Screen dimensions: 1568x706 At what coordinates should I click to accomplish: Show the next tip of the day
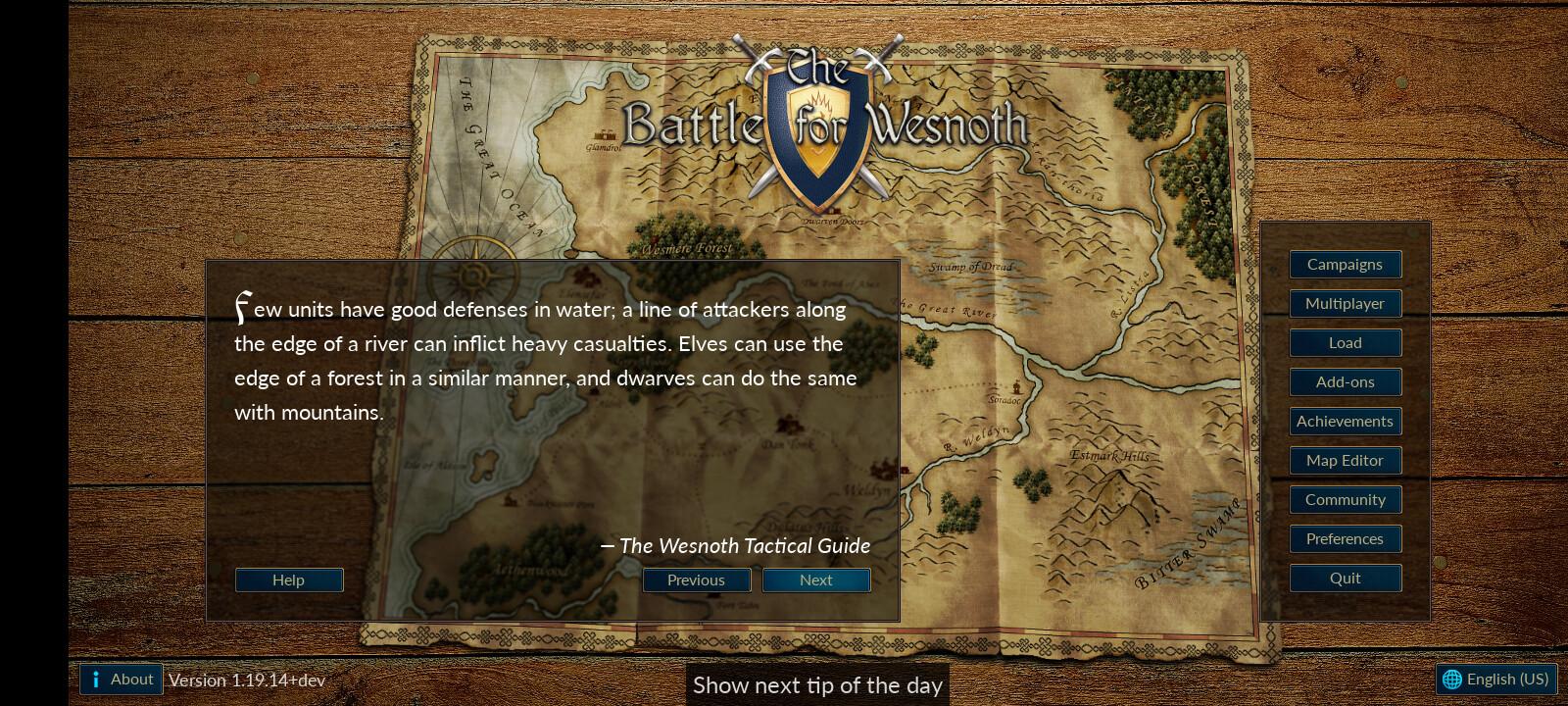815,580
